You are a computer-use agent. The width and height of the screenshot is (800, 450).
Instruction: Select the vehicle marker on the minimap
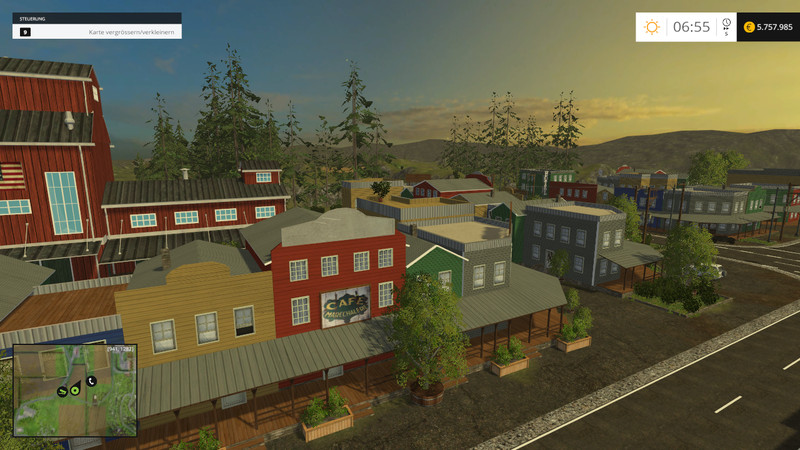coord(62,390)
